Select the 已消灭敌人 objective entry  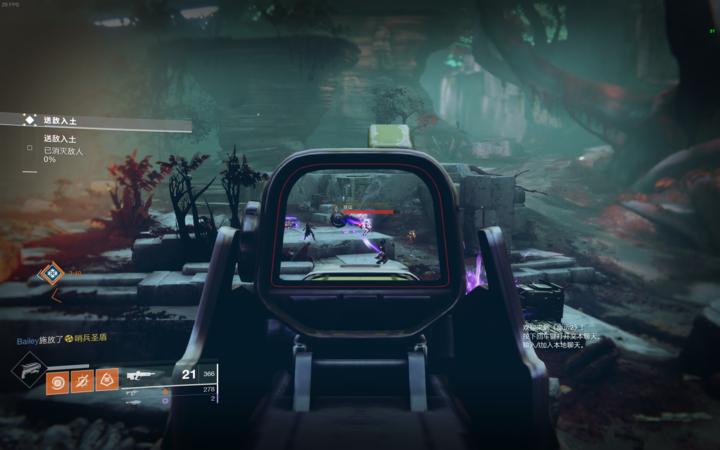[63, 149]
